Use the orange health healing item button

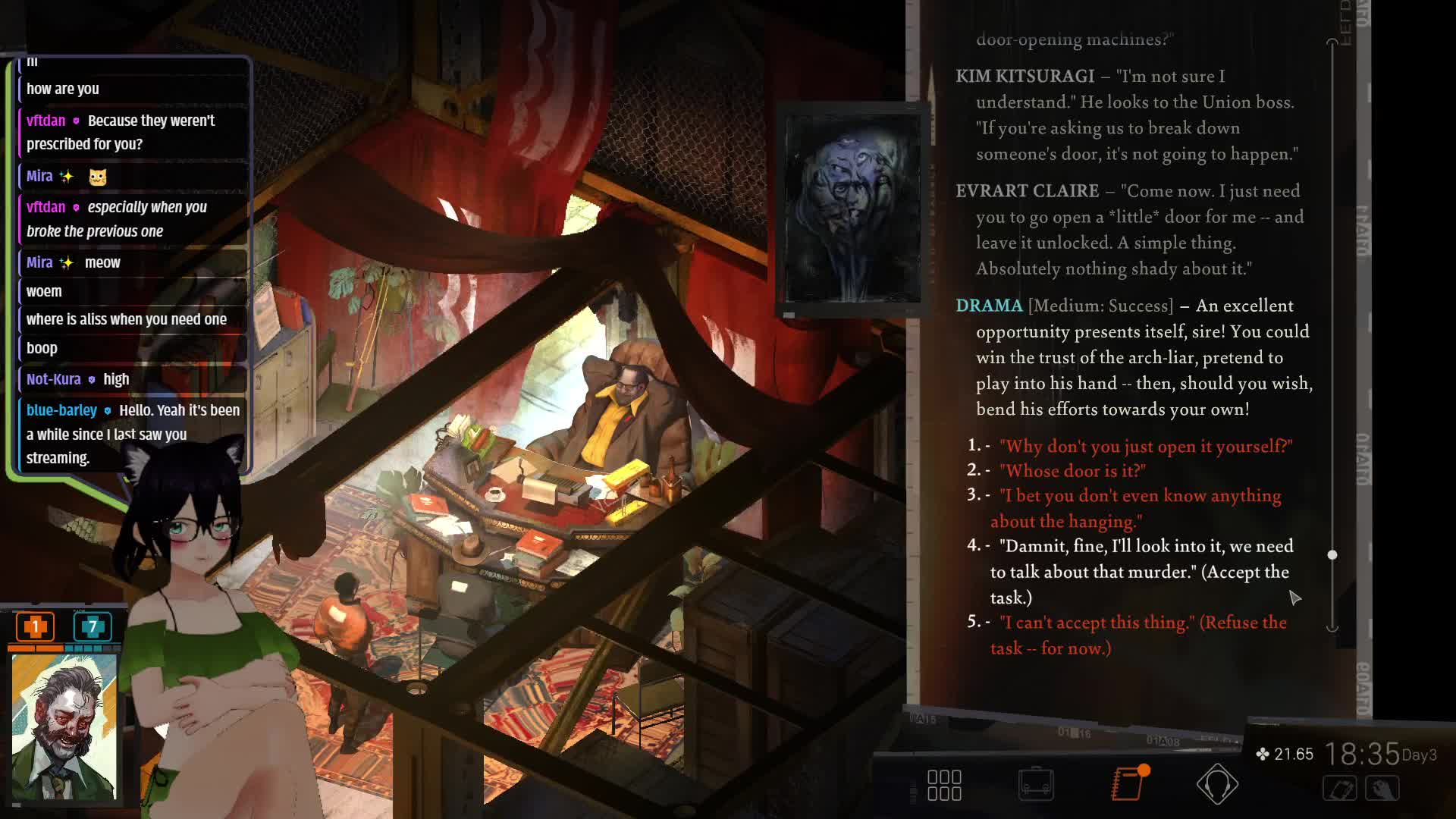pos(35,627)
